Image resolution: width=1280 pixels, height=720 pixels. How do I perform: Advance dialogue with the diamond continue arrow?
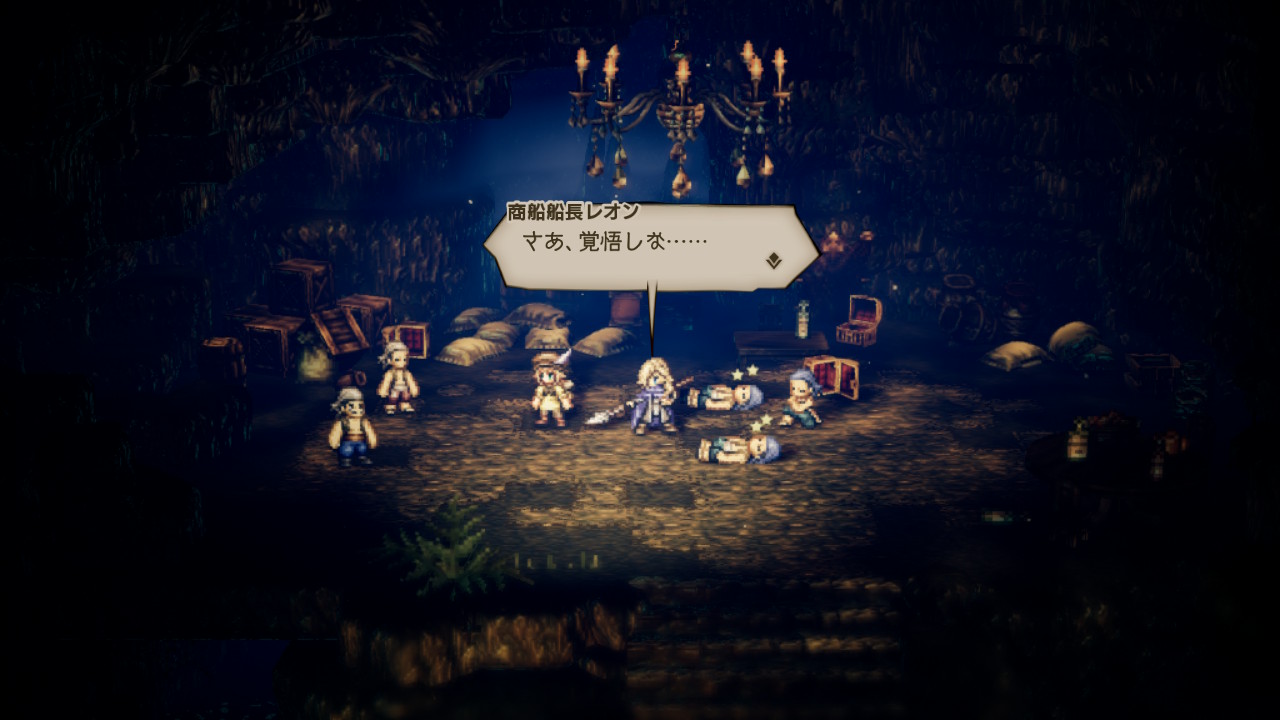coord(774,261)
